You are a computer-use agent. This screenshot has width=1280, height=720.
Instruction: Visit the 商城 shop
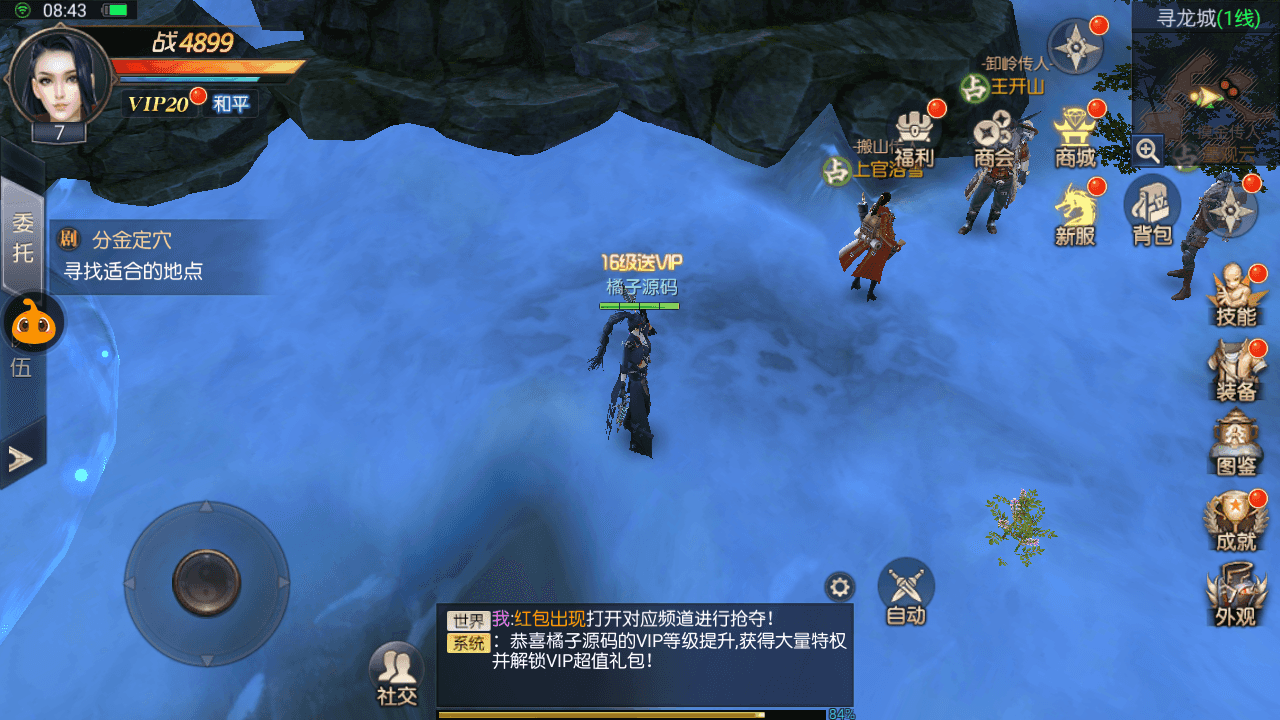click(1075, 138)
